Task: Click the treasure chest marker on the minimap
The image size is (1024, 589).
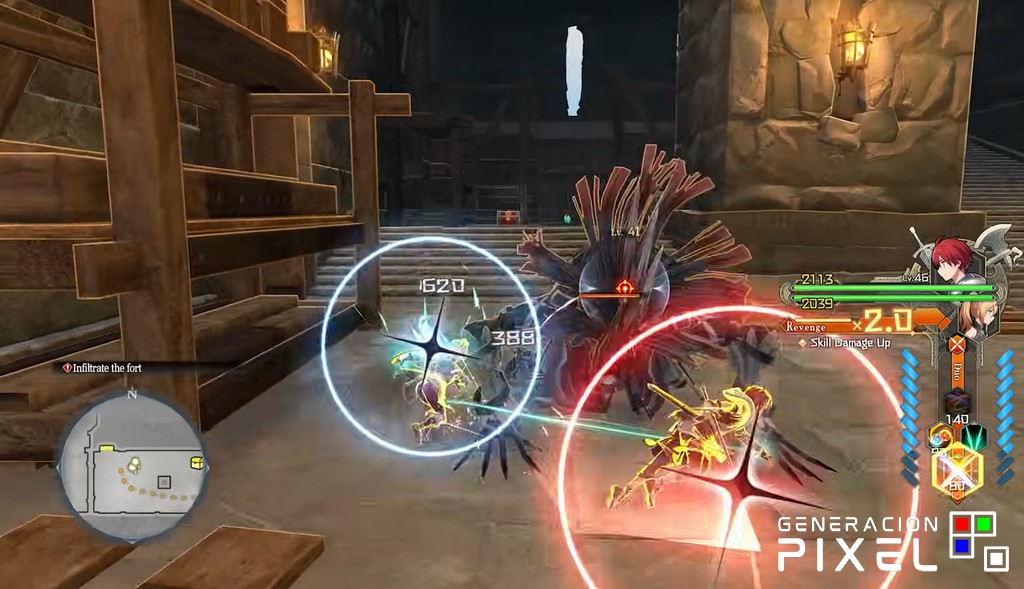Action: (197, 462)
